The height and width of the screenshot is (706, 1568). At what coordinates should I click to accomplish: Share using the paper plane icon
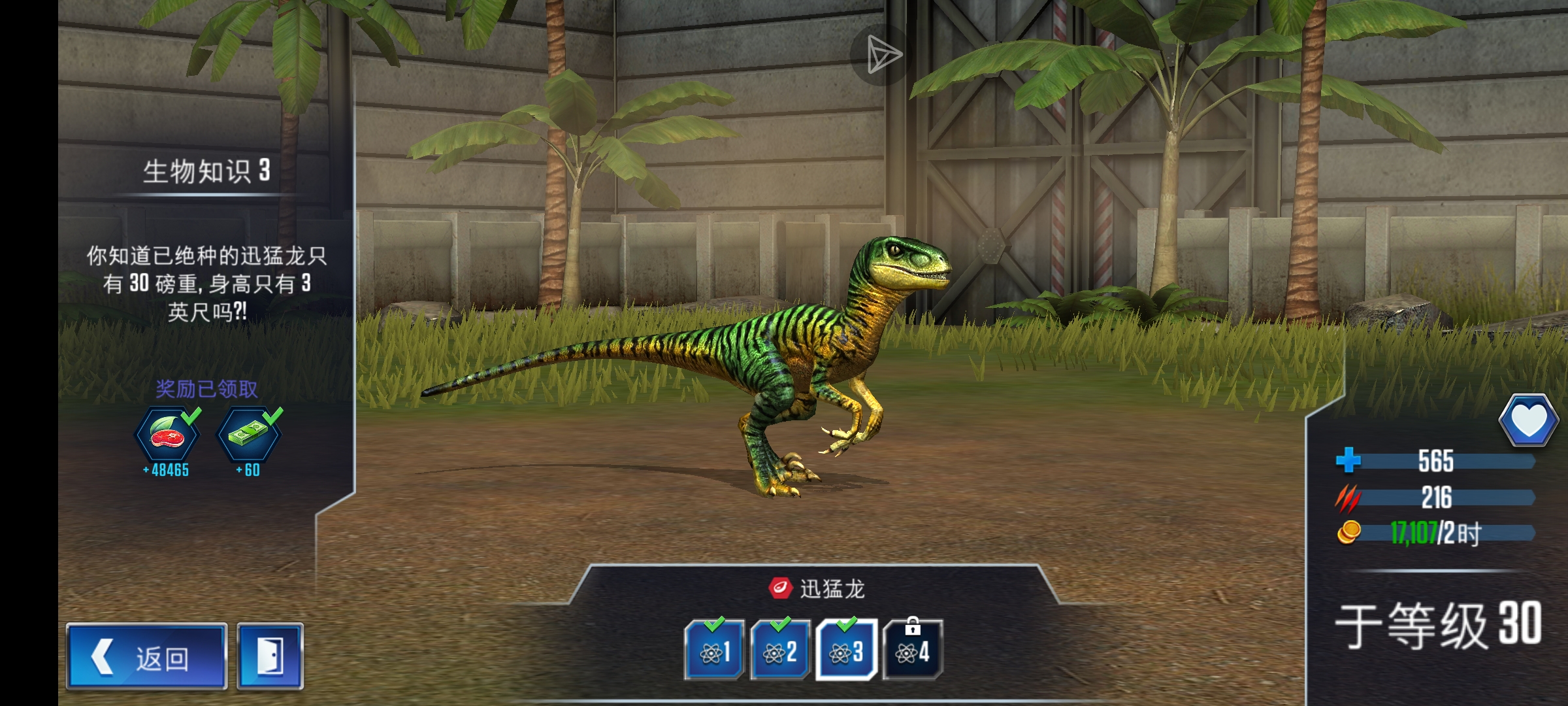click(x=883, y=54)
